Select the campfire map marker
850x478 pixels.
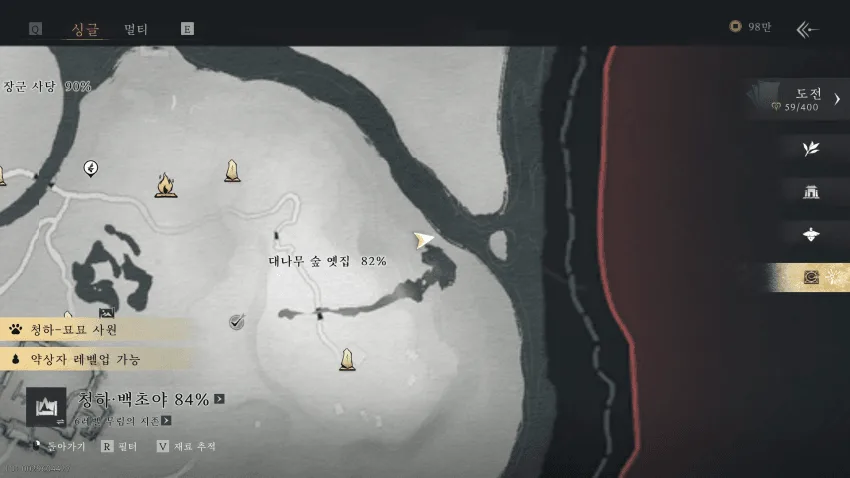[165, 185]
